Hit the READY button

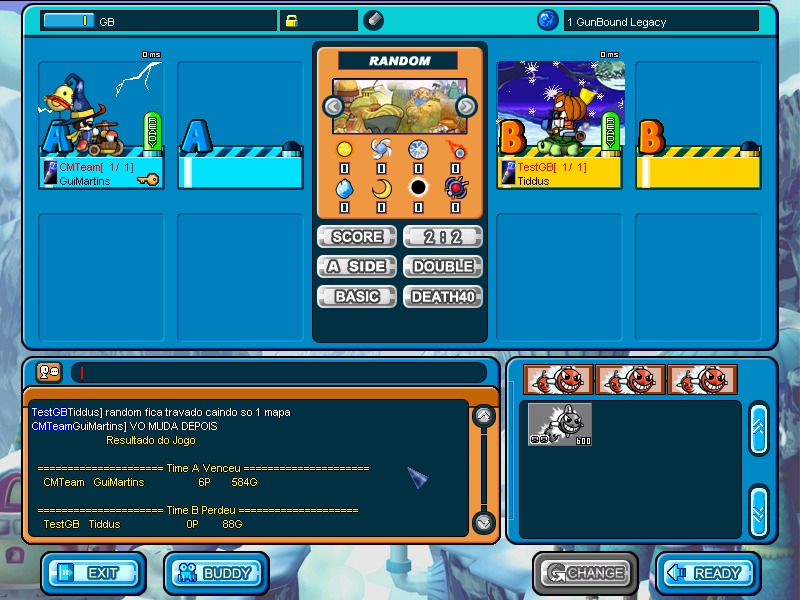708,573
